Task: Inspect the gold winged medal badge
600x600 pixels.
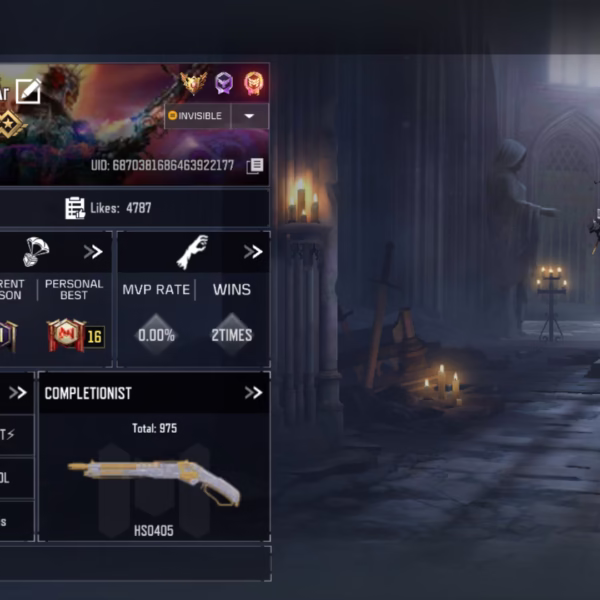Action: 193,82
